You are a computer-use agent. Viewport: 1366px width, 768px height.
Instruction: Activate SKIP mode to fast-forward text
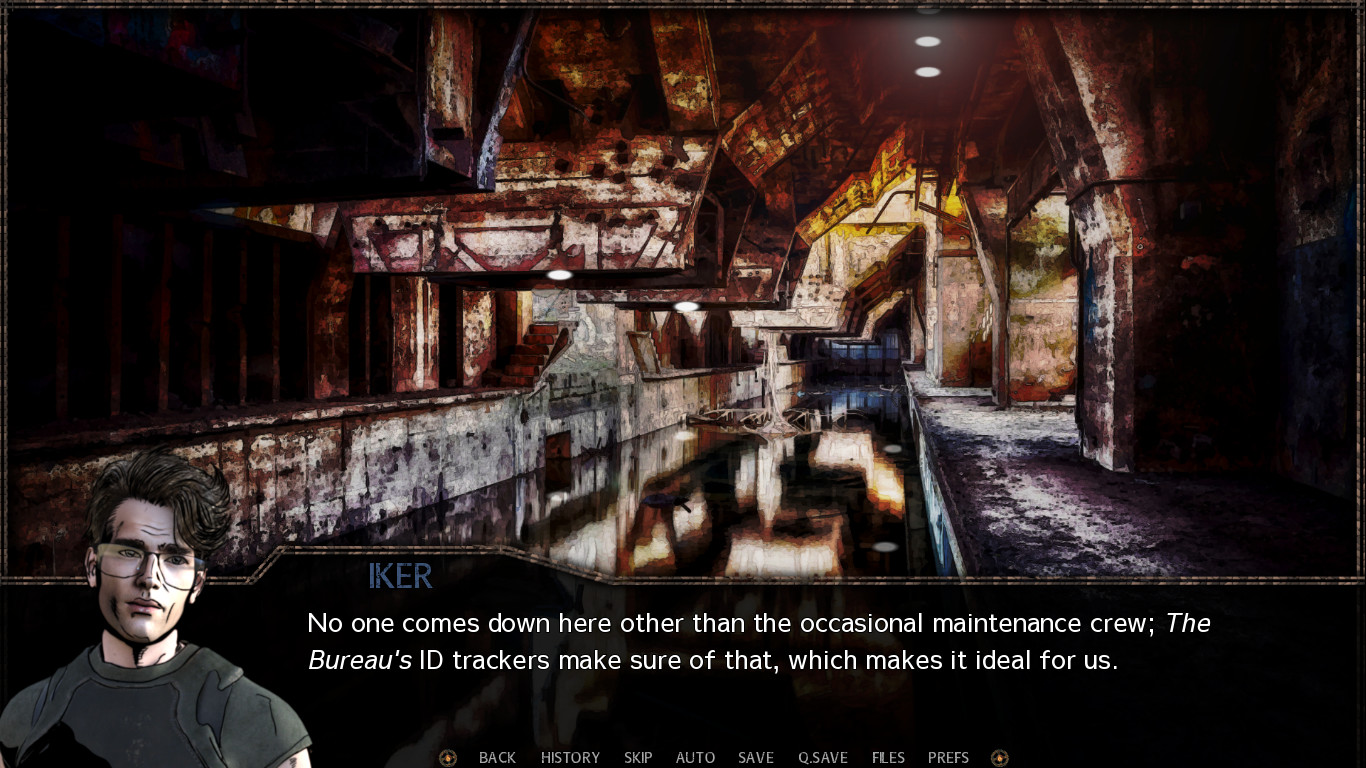638,757
